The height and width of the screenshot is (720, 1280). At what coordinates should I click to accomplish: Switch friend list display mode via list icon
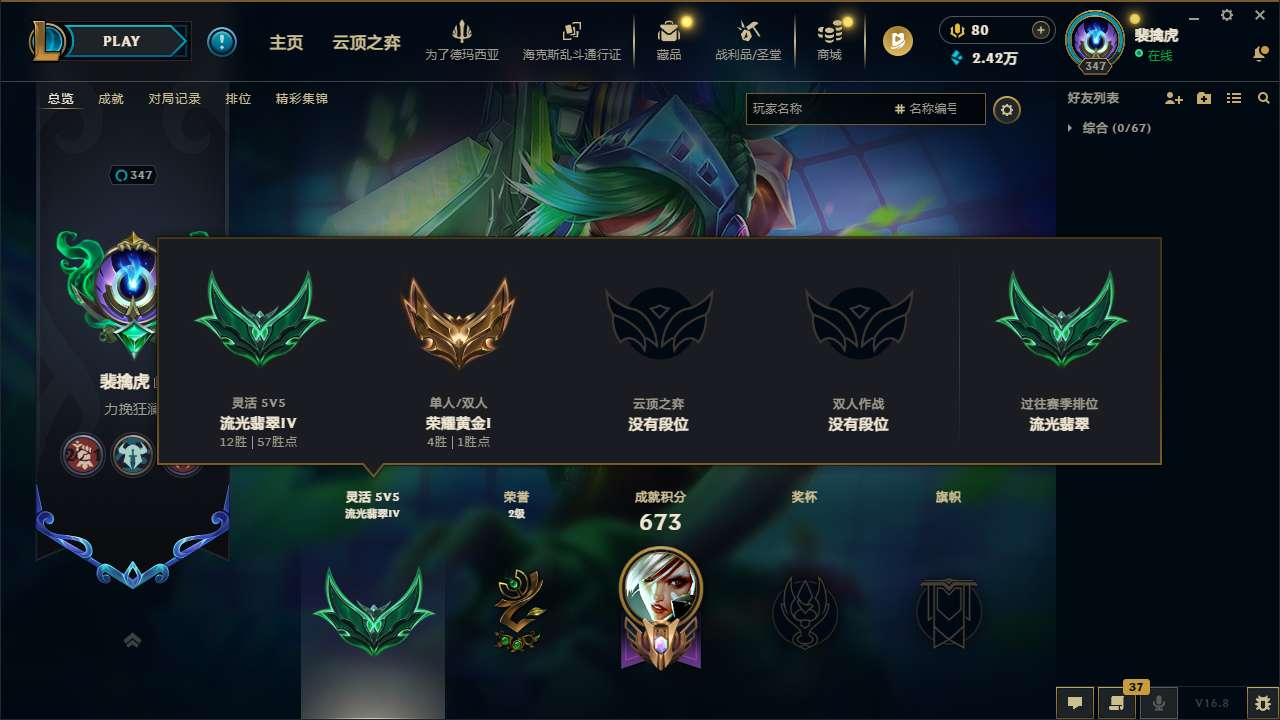pyautogui.click(x=1234, y=98)
